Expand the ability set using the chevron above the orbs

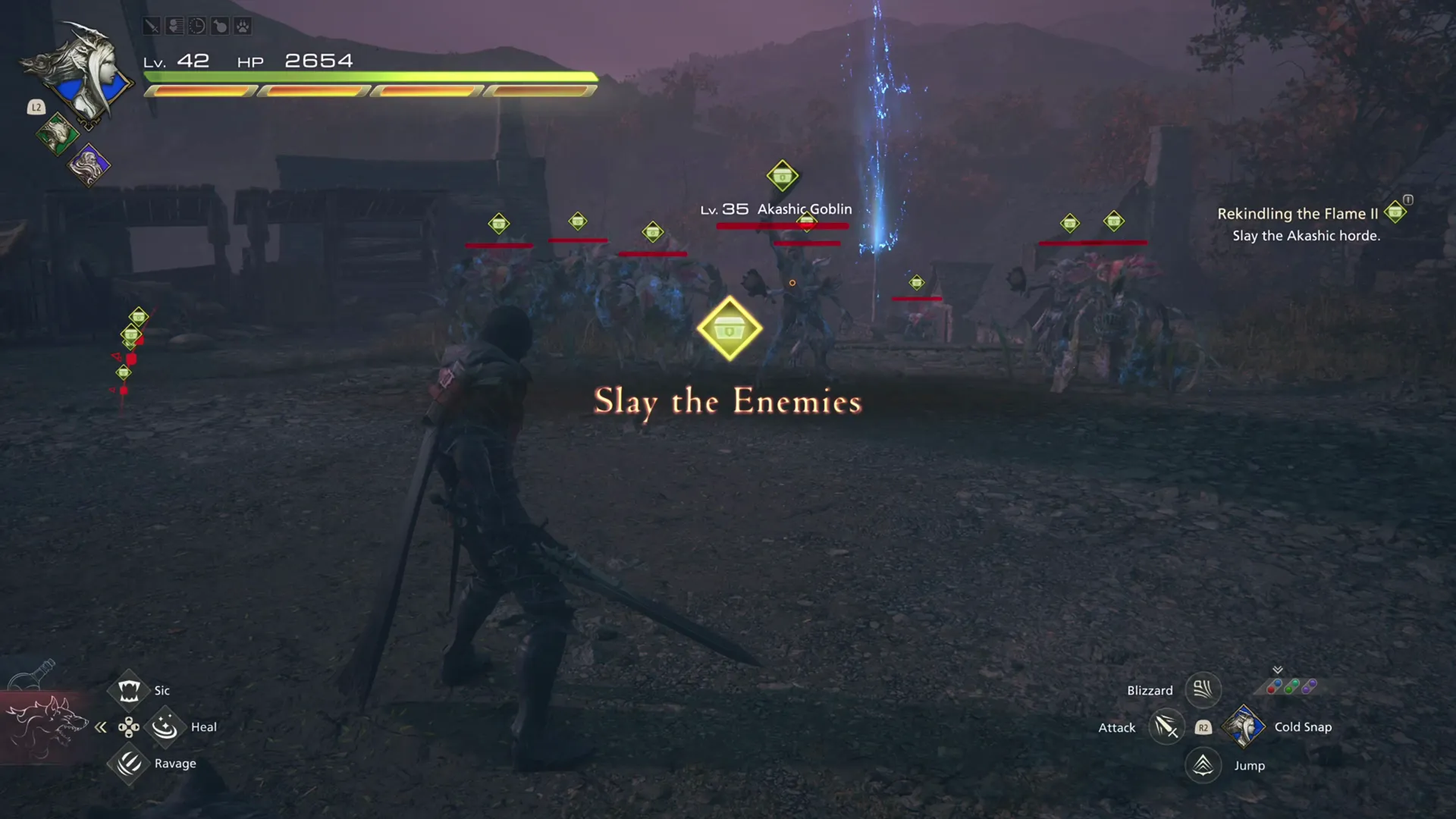click(1277, 670)
